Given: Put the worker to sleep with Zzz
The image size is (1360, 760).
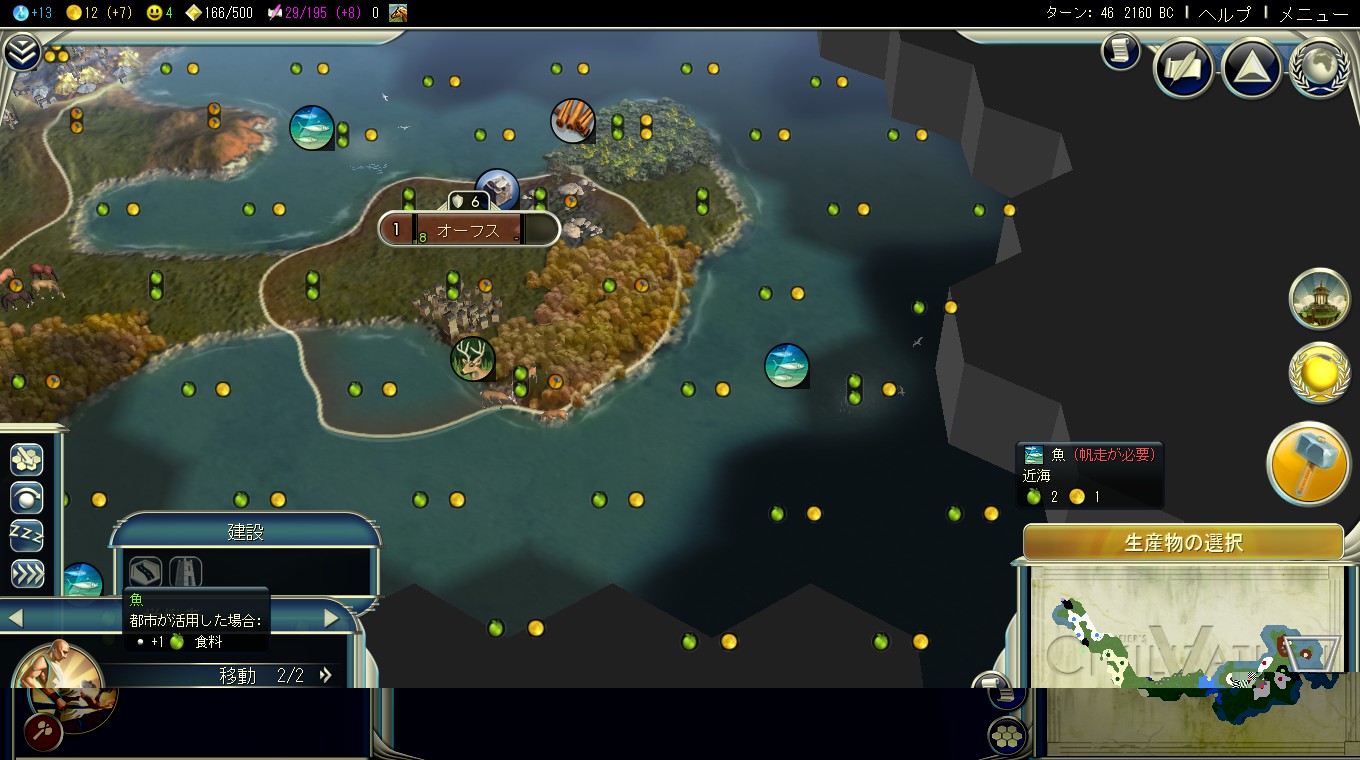Looking at the screenshot, I should pos(27,535).
